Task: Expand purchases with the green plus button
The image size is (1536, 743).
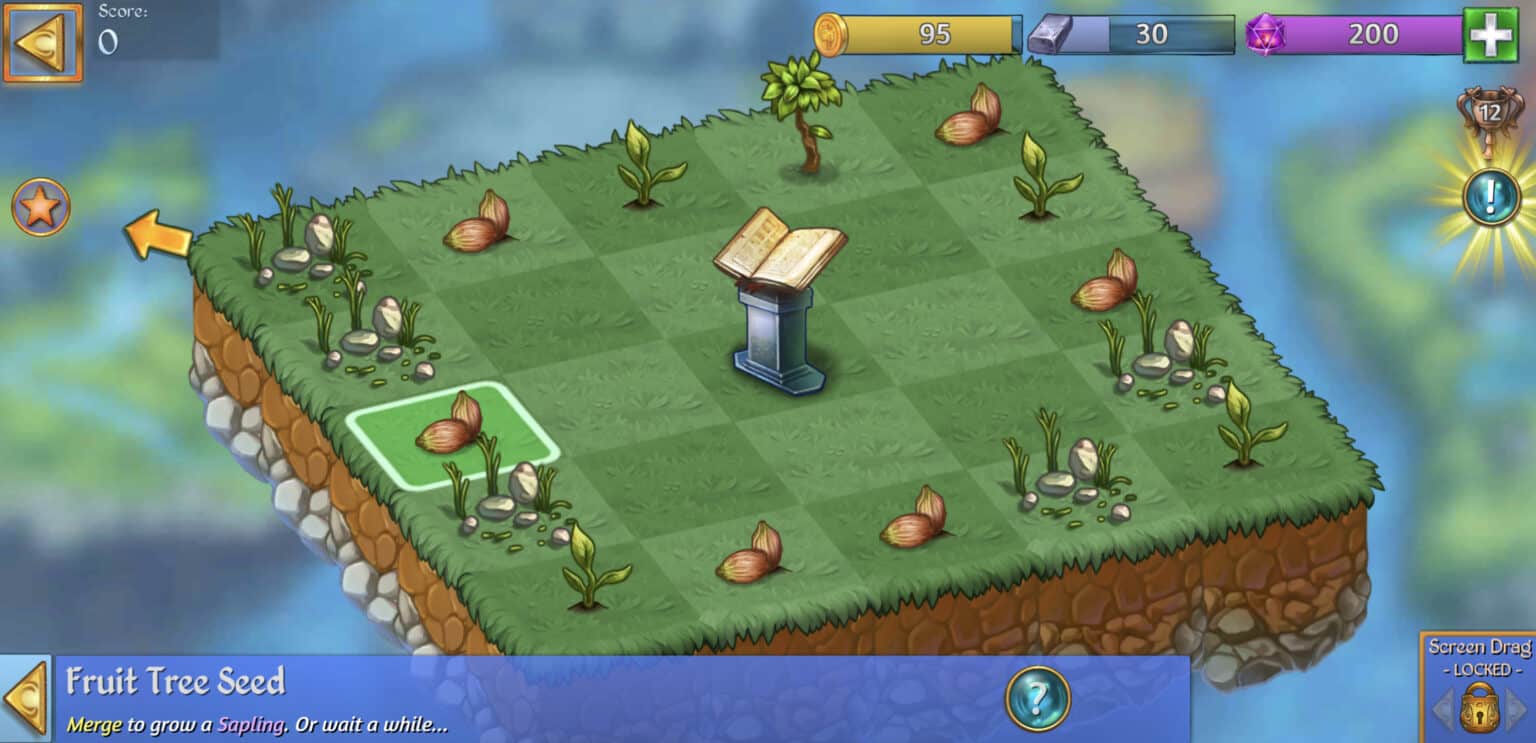Action: [1494, 33]
